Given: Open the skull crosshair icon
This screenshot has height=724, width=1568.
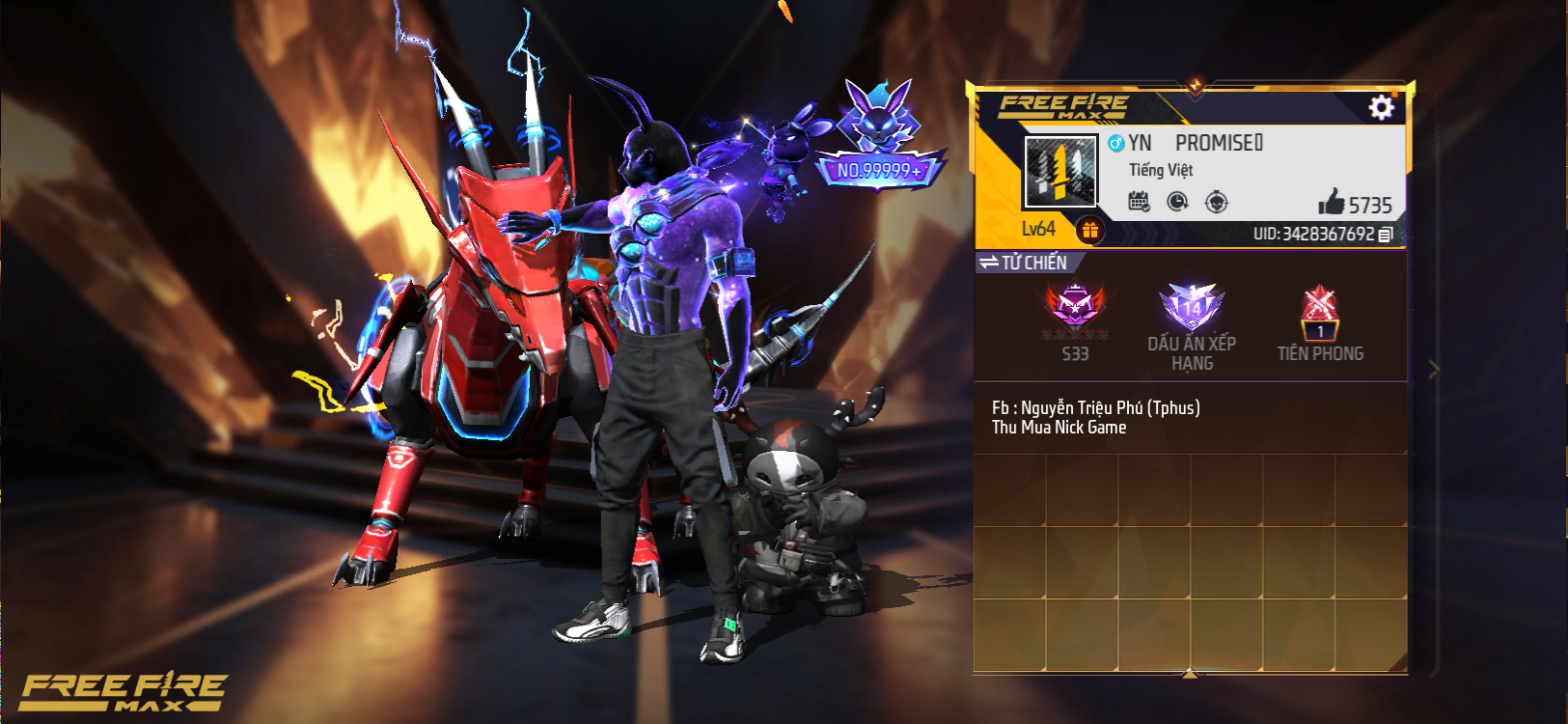Looking at the screenshot, I should pyautogui.click(x=1217, y=202).
